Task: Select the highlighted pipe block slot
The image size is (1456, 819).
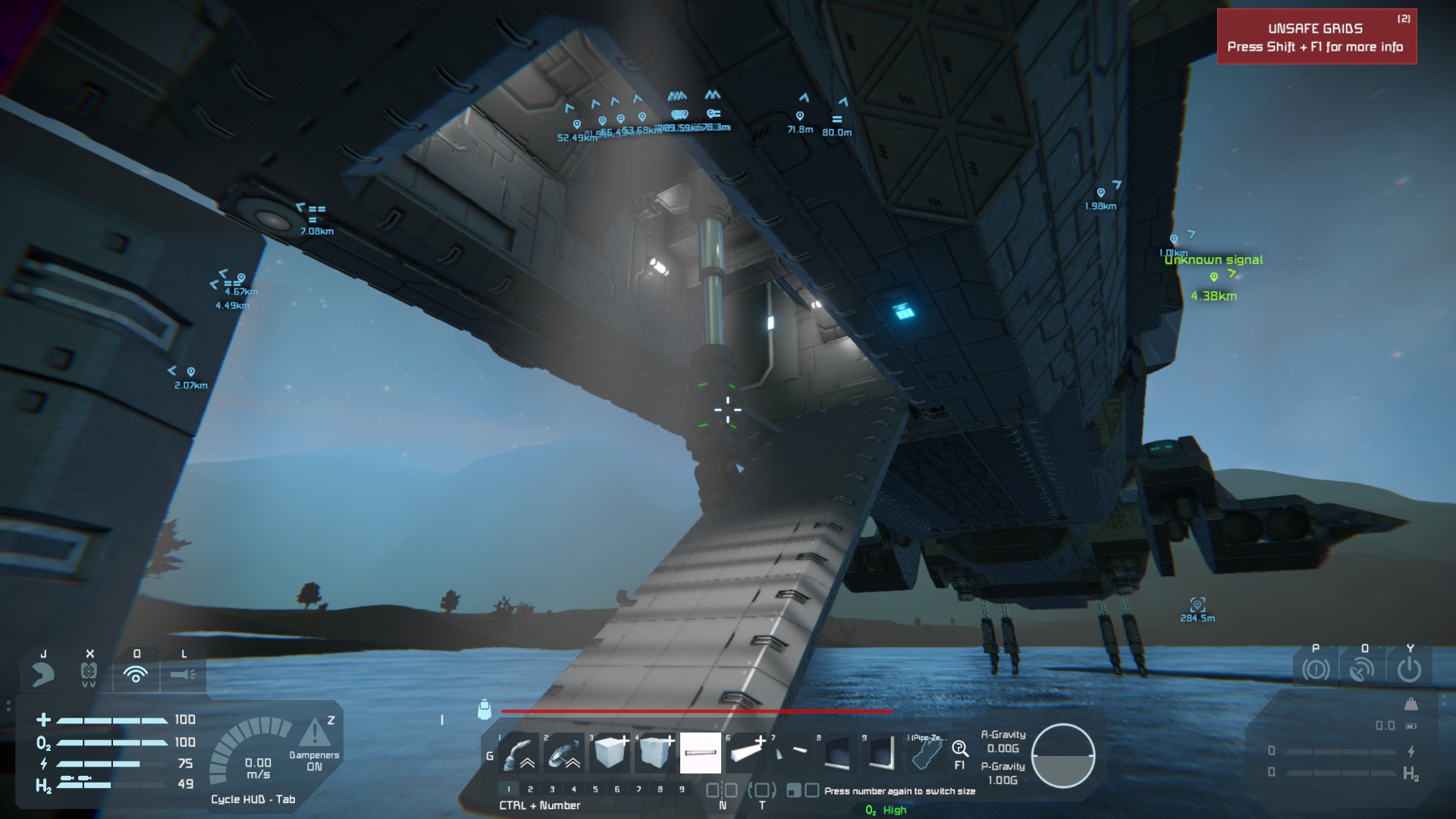Action: point(701,753)
